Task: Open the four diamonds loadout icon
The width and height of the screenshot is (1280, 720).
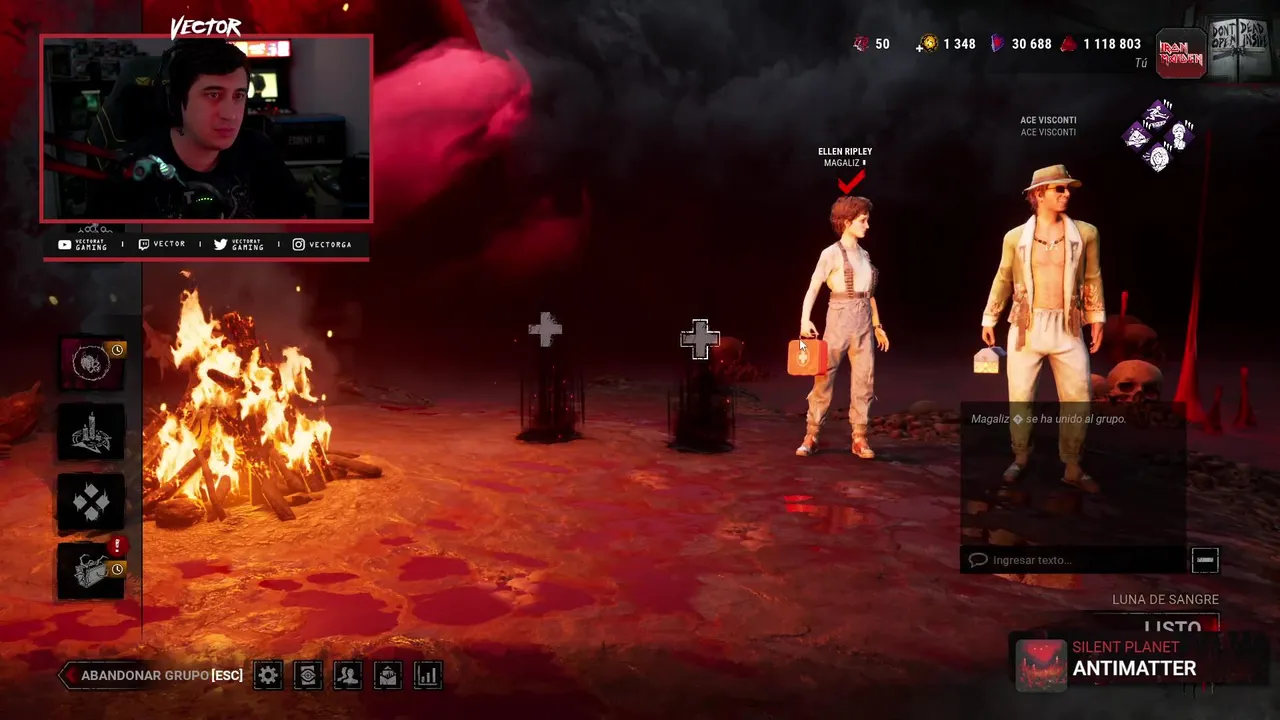Action: pos(92,502)
